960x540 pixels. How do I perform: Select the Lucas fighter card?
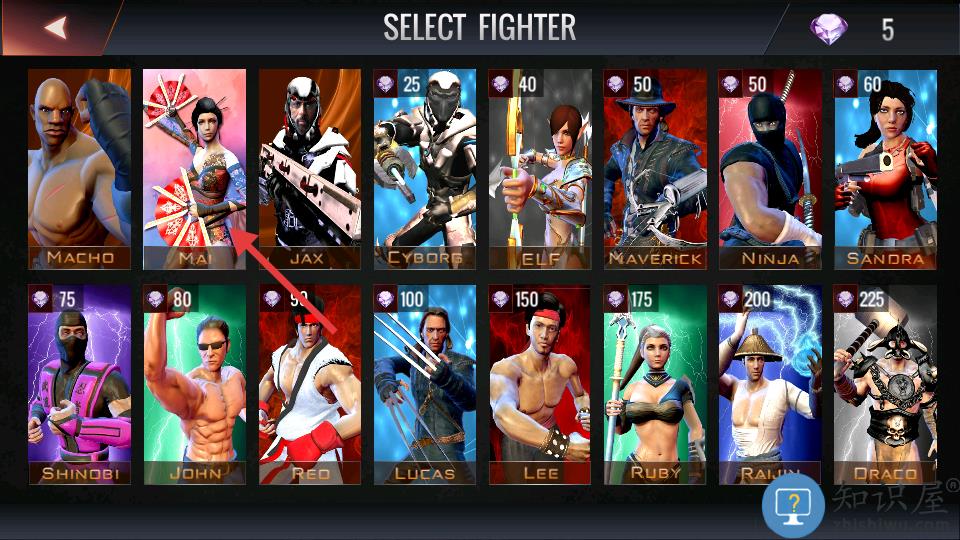coord(425,385)
